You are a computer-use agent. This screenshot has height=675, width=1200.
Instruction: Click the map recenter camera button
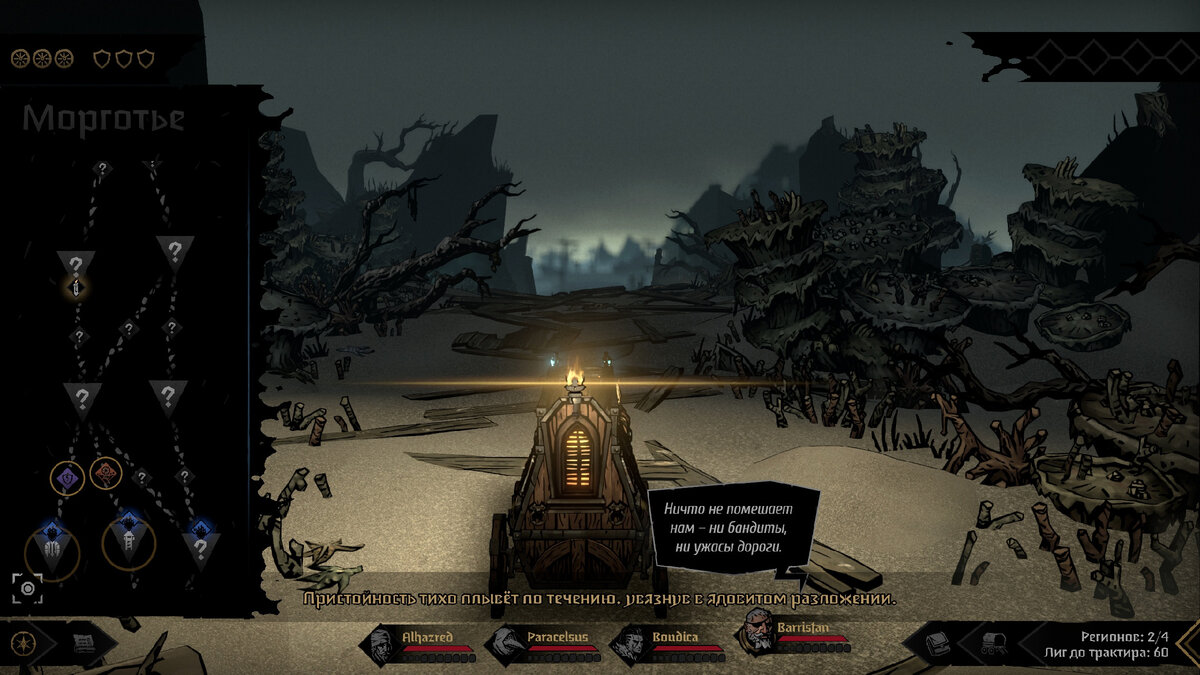27,589
